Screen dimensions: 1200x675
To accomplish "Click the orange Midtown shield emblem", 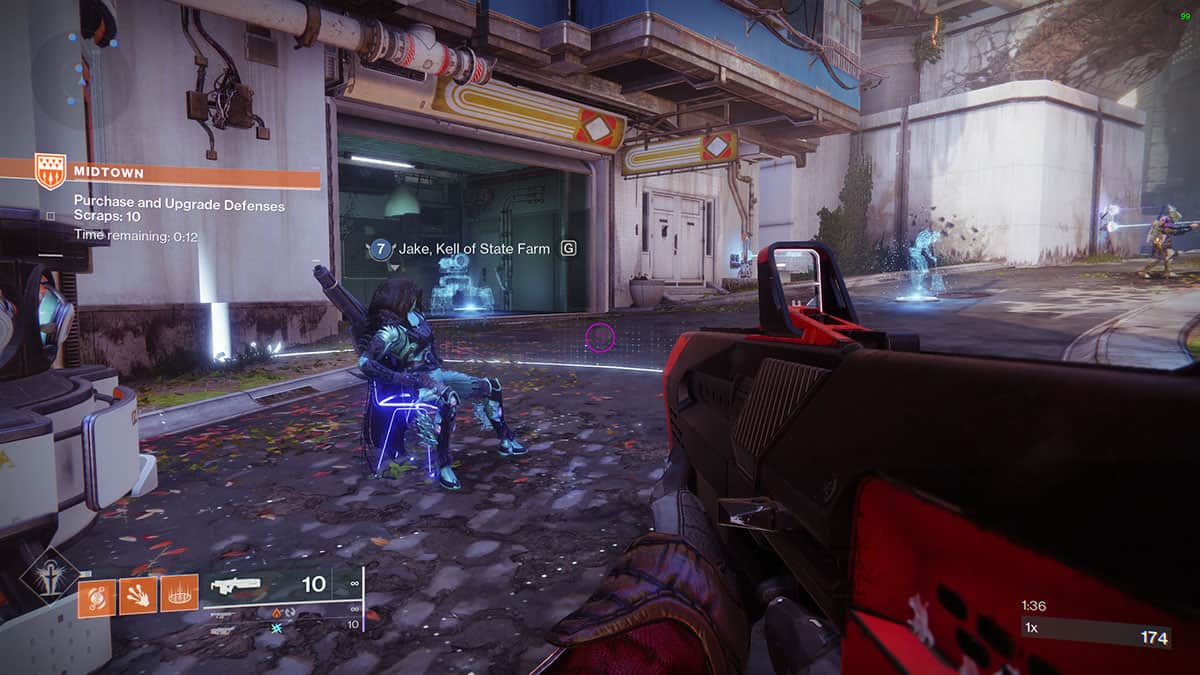I will click(50, 171).
